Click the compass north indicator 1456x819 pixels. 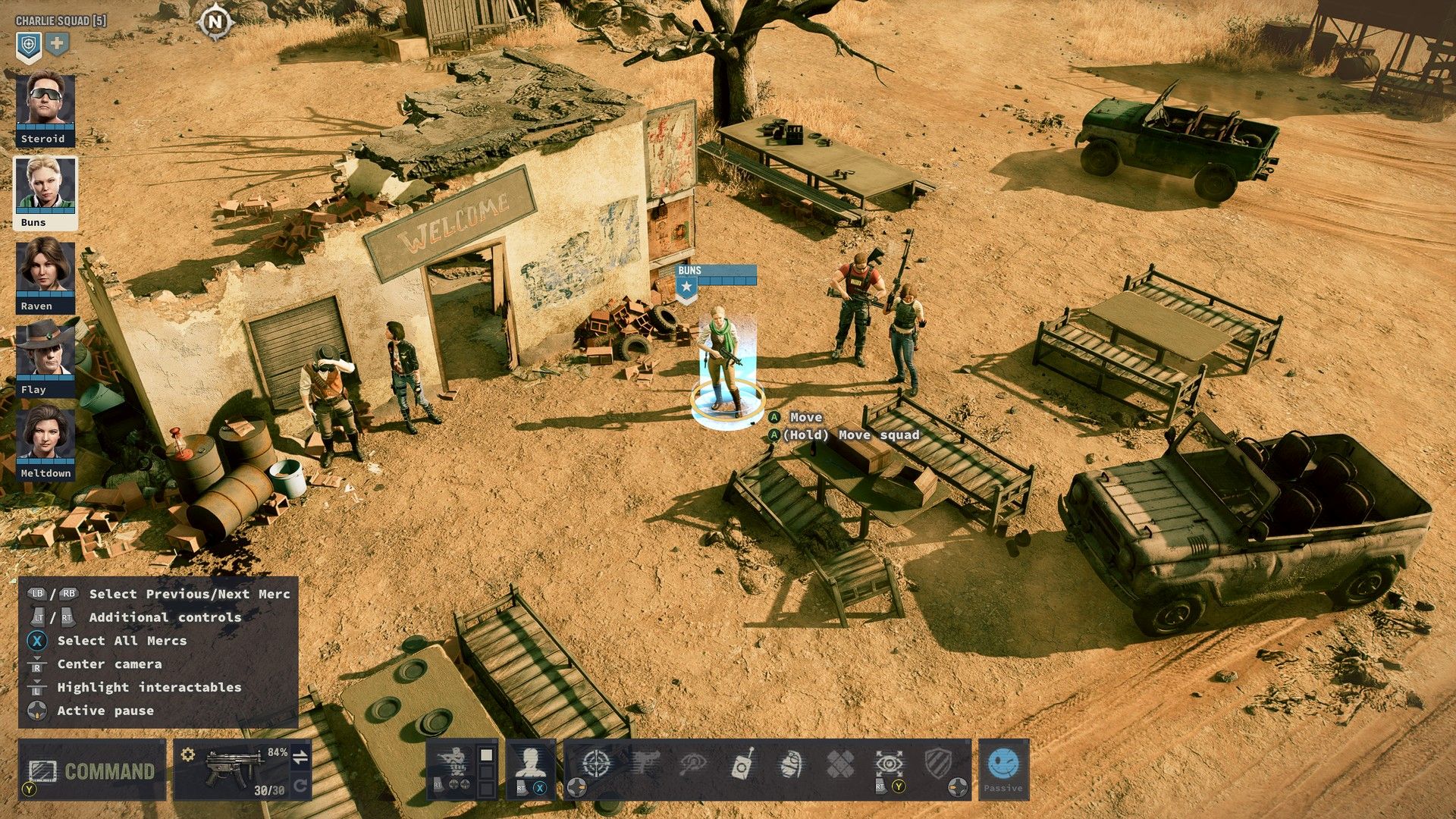(x=215, y=22)
